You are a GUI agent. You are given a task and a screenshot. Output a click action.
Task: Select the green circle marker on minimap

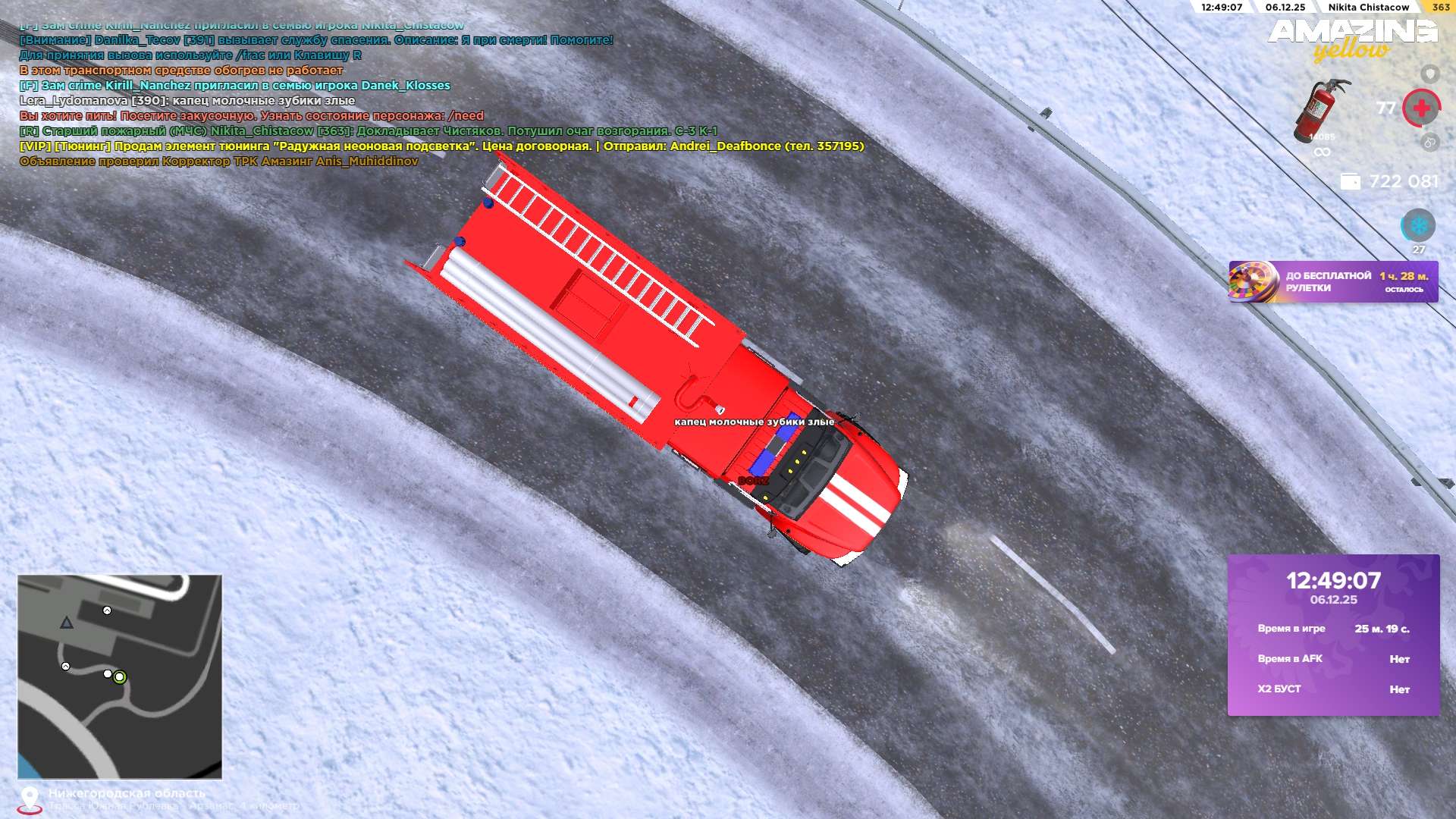(x=120, y=677)
